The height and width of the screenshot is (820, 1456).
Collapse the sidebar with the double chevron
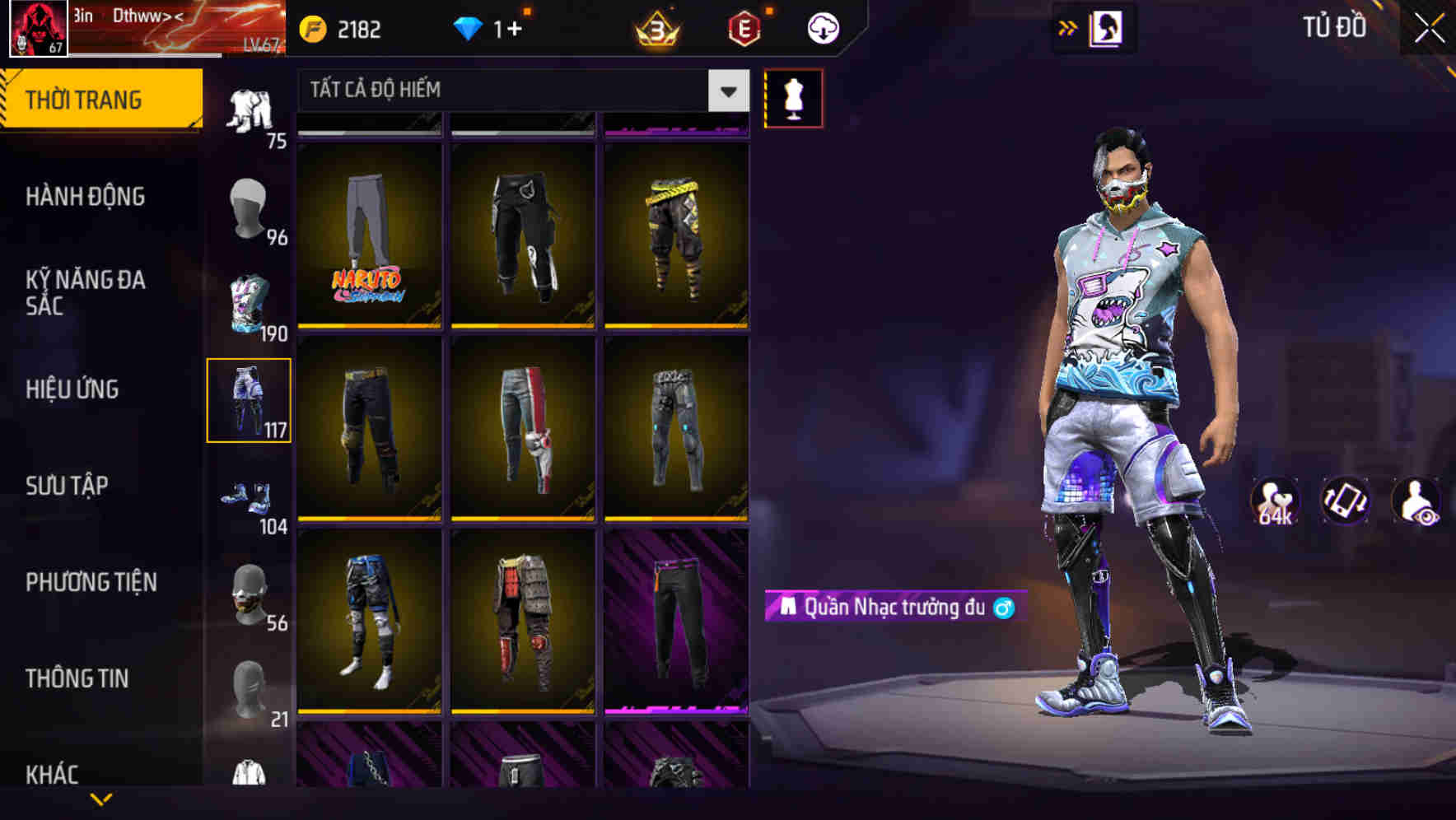coord(1068,27)
